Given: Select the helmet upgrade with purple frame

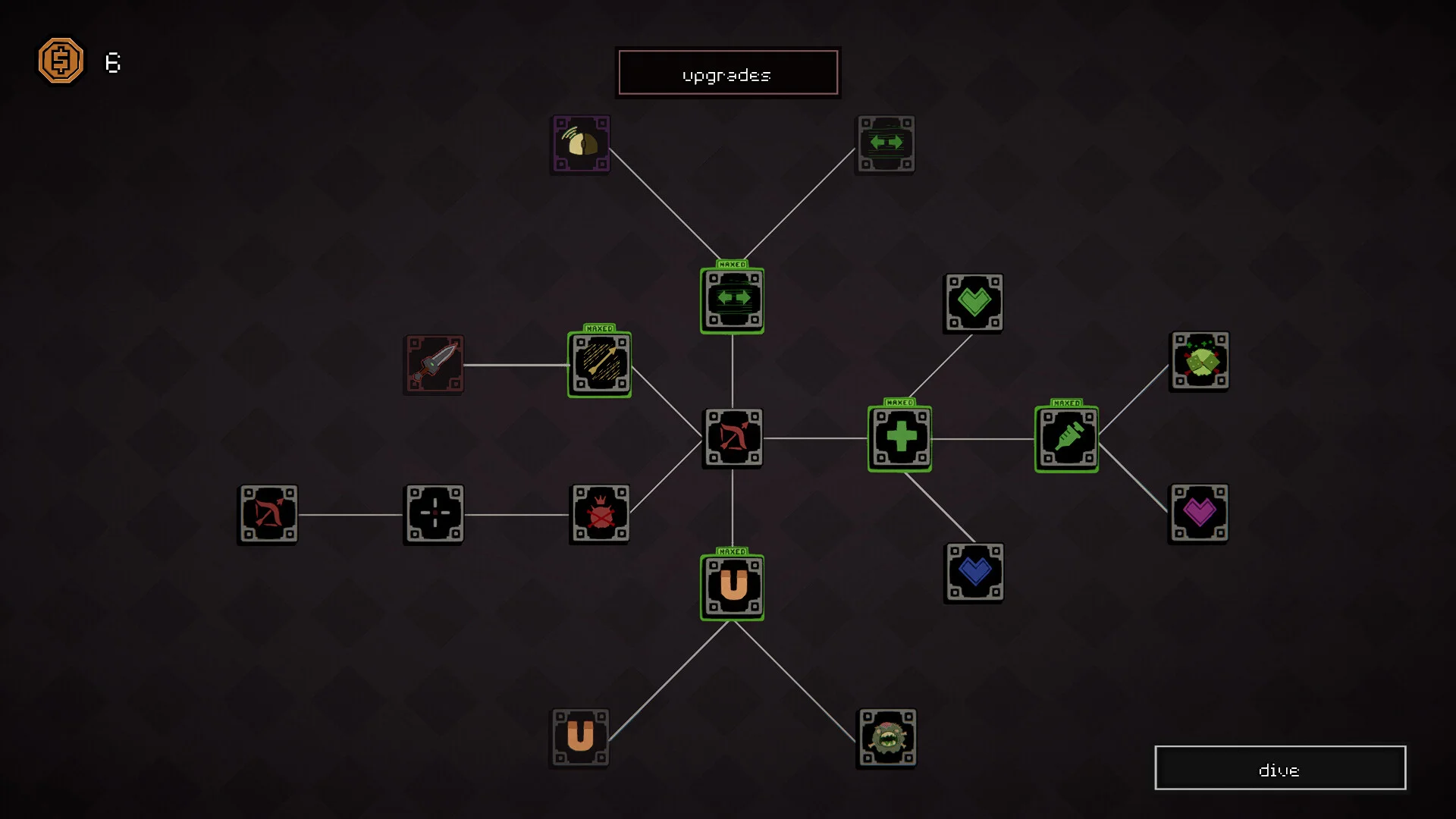Looking at the screenshot, I should click(581, 144).
